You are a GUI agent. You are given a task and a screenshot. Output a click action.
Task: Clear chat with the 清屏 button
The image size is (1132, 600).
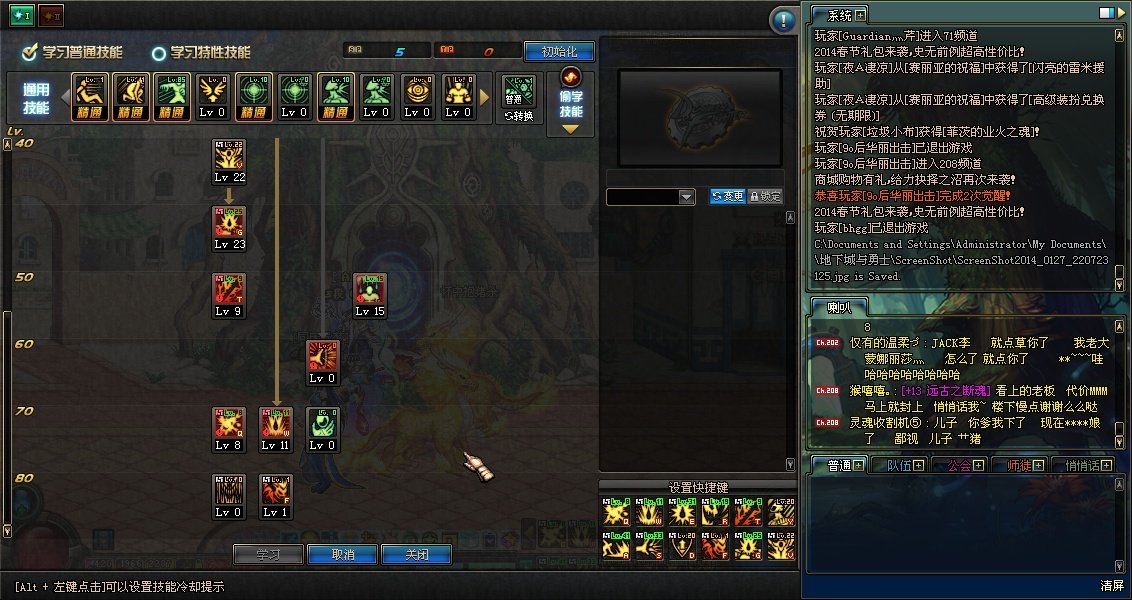1112,585
